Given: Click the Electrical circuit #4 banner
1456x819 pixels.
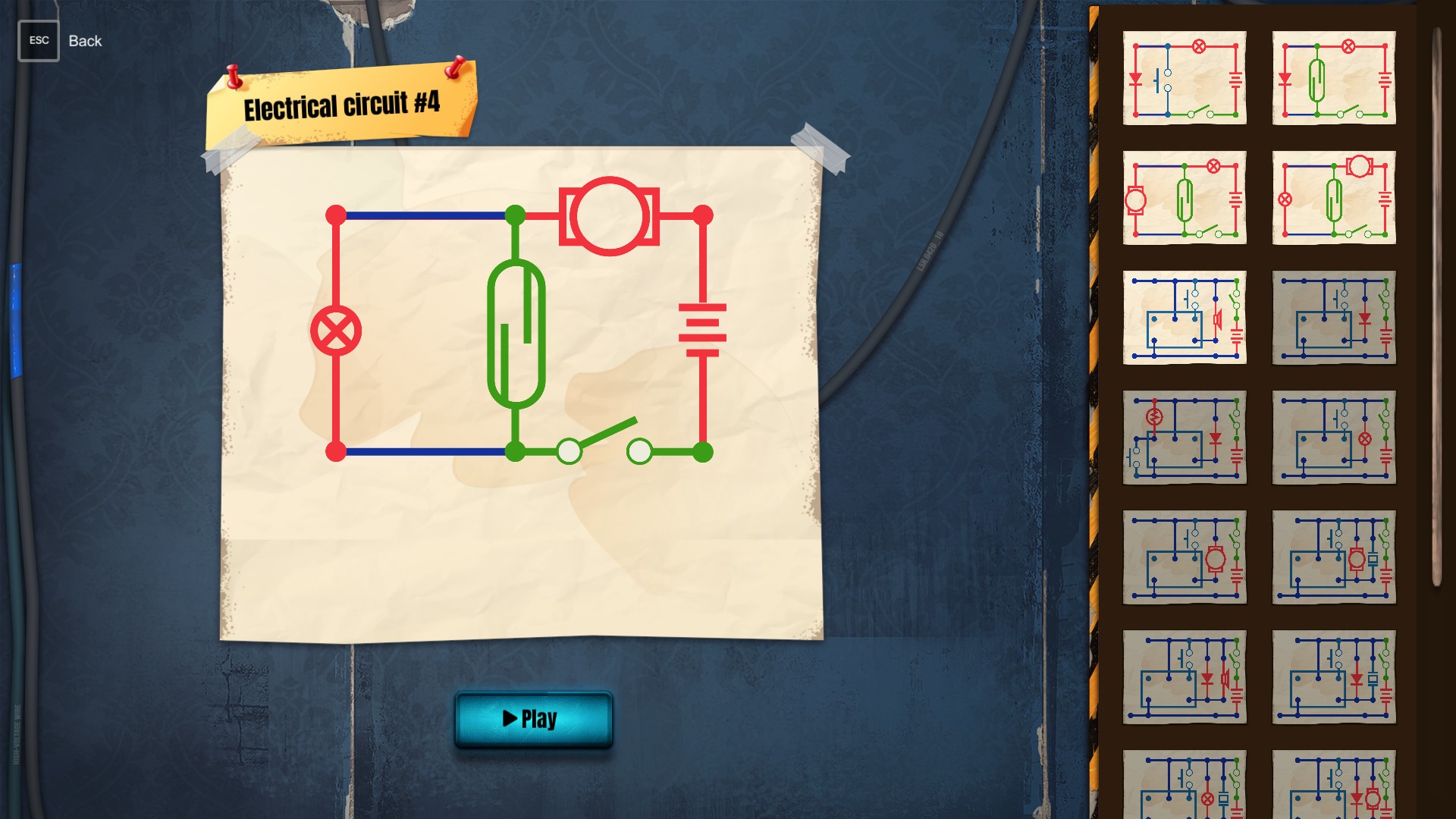Looking at the screenshot, I should click(x=341, y=106).
